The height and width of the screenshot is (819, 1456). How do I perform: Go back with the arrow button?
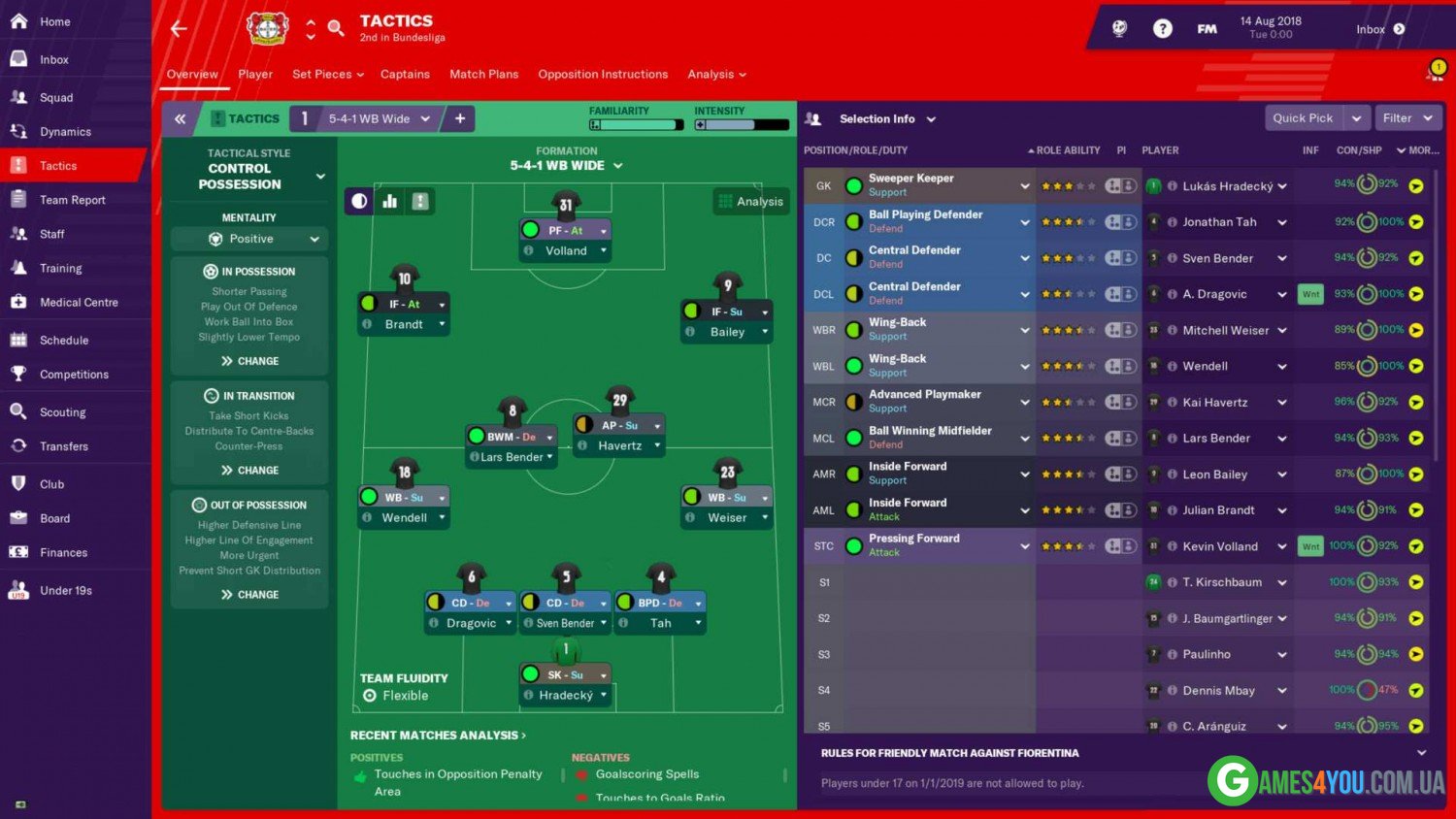tap(179, 28)
